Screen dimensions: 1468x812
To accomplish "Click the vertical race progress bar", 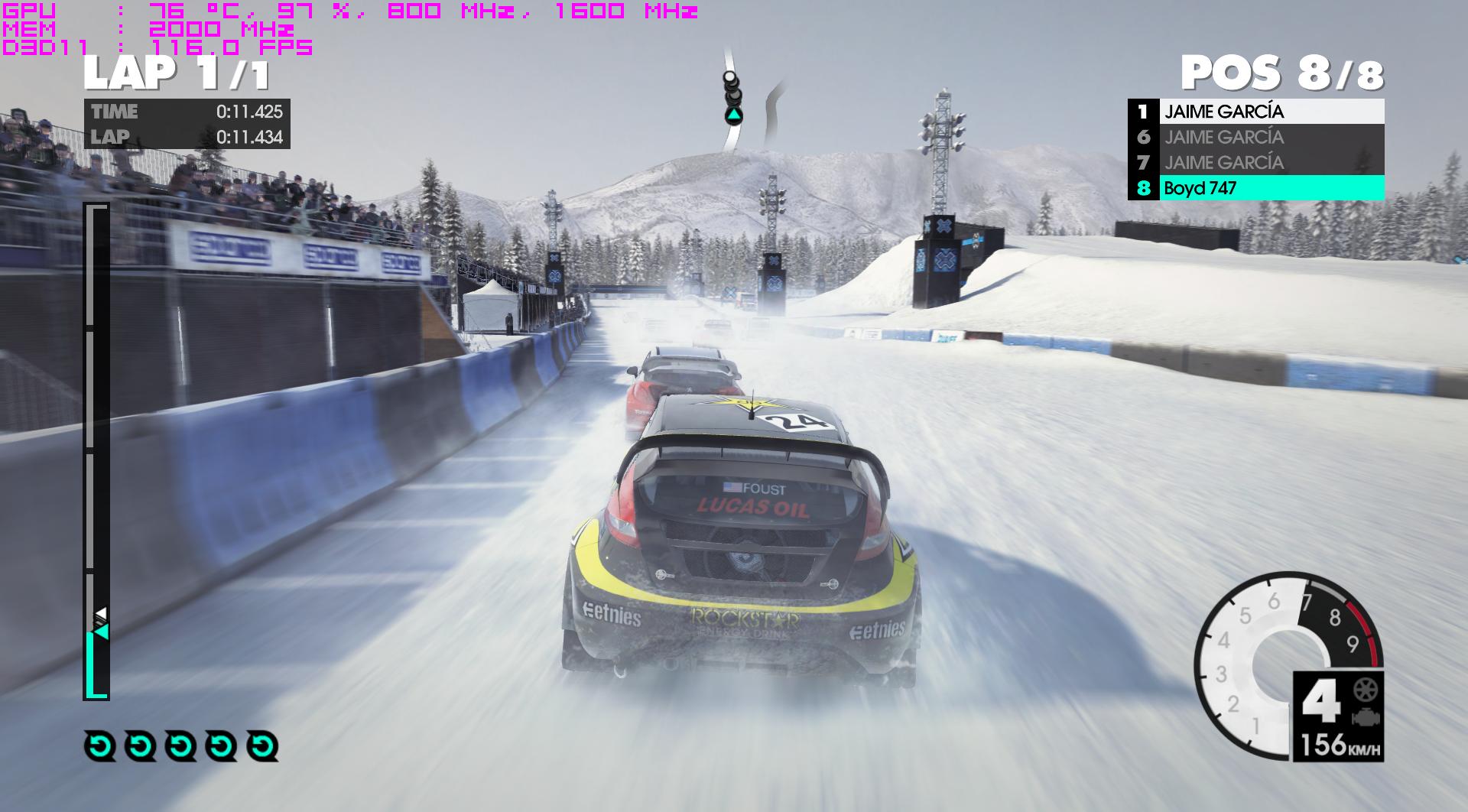I will (x=96, y=451).
